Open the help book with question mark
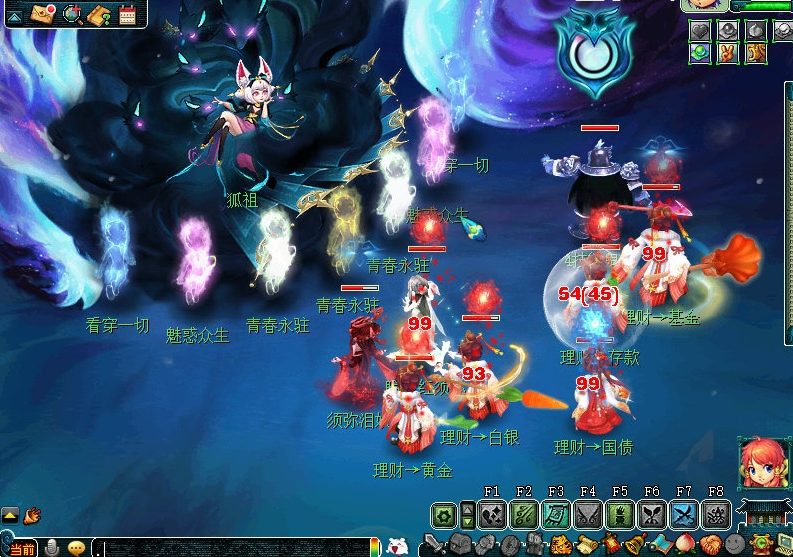793x557 pixels. coord(99,14)
